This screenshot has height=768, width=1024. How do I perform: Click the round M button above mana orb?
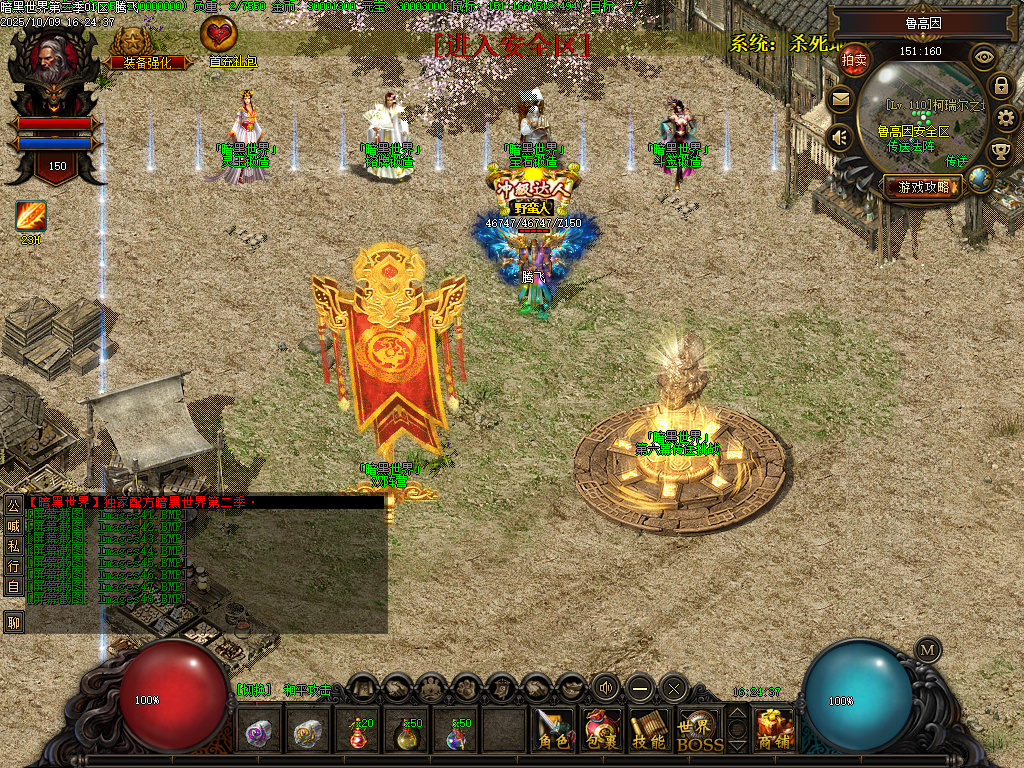point(927,649)
